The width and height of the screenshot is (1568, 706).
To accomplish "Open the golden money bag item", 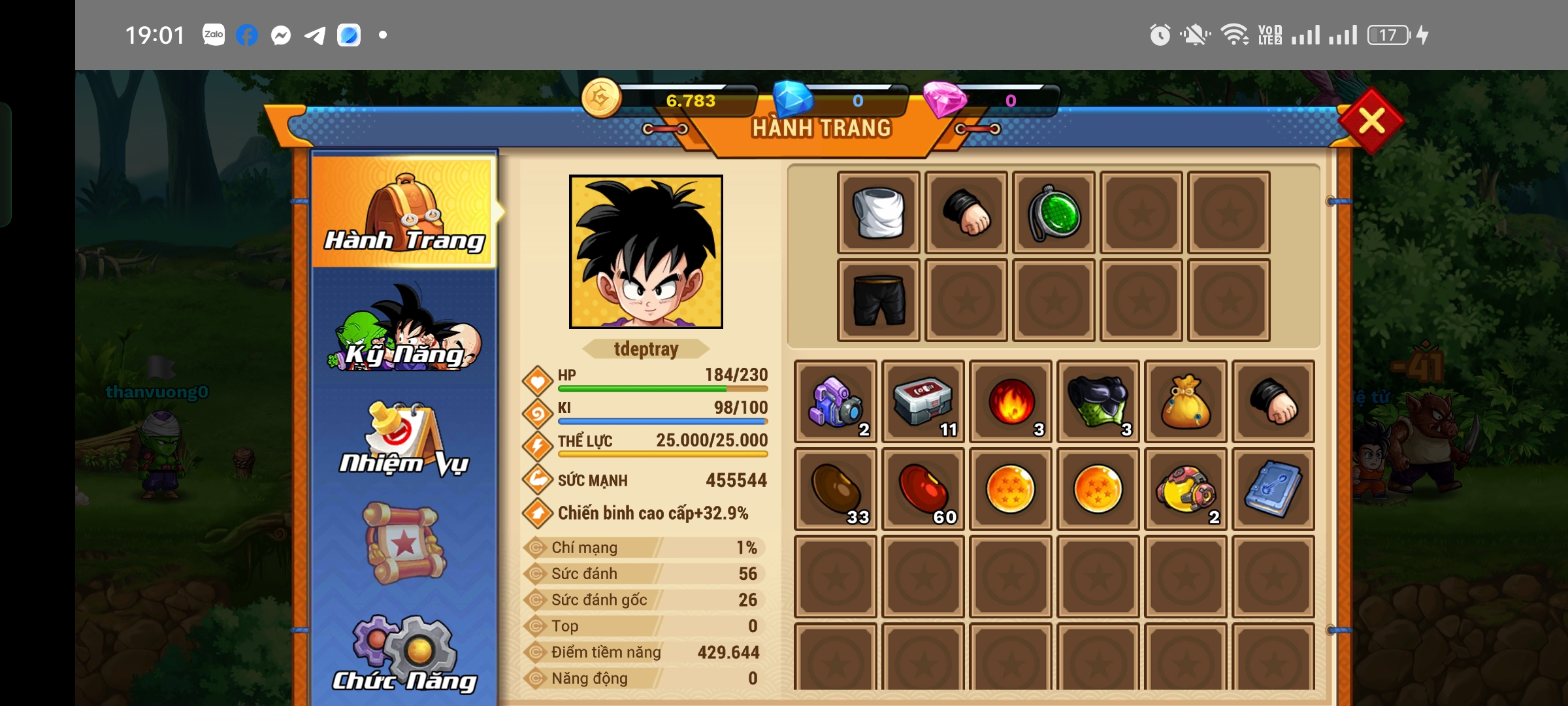I will click(1186, 402).
